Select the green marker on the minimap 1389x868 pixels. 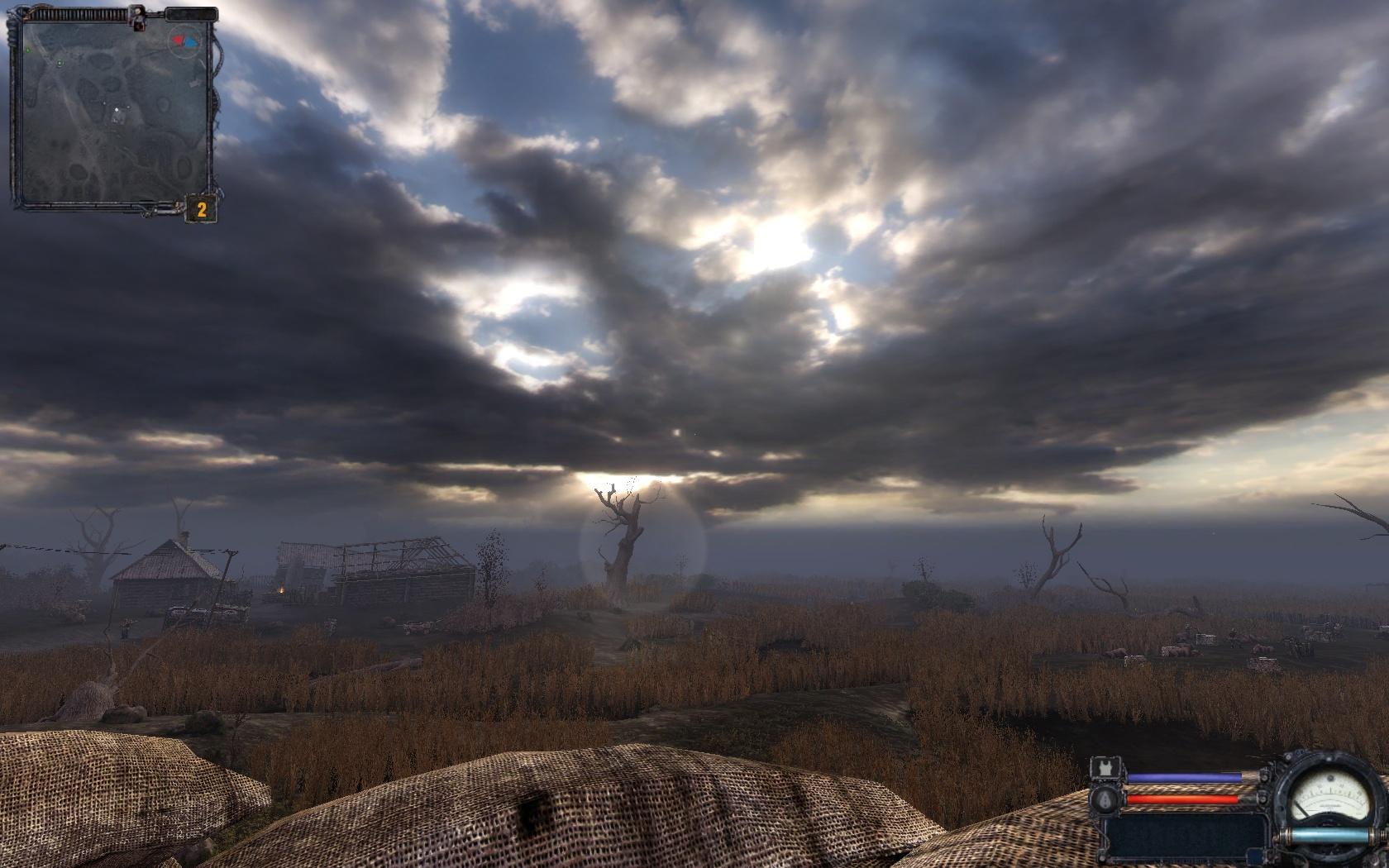(60, 63)
